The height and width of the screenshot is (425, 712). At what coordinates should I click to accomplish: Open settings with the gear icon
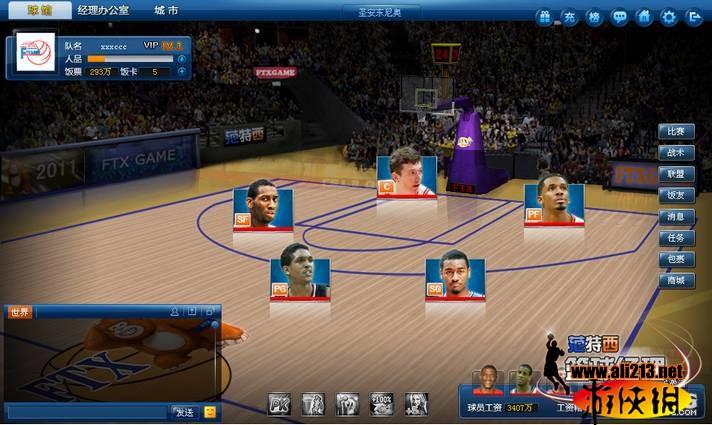tap(669, 17)
